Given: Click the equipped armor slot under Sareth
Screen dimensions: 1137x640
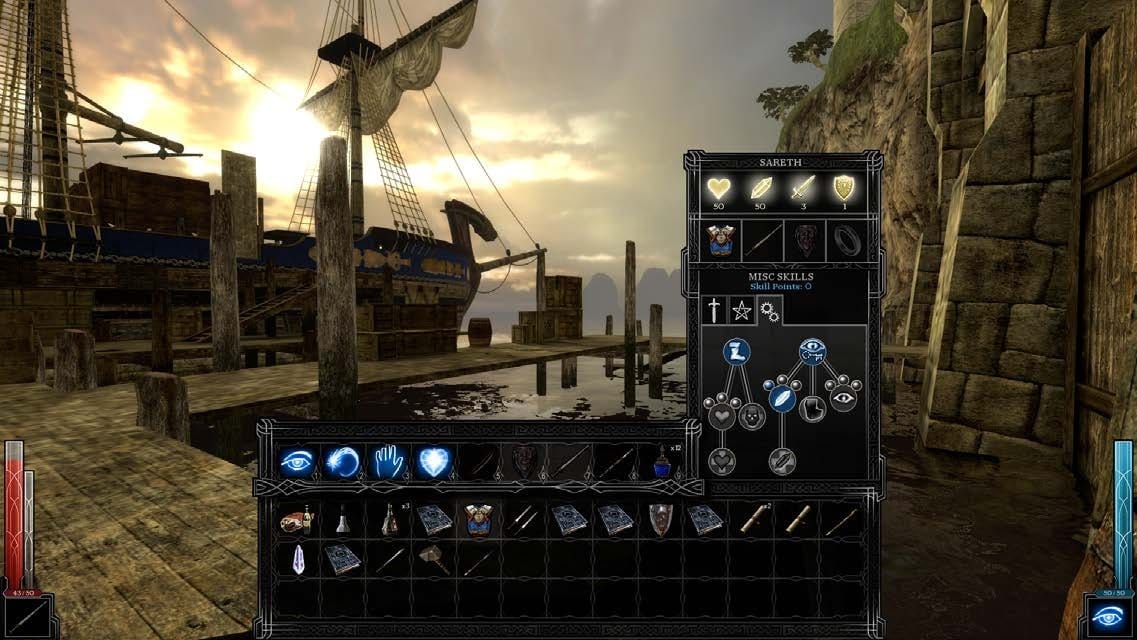Looking at the screenshot, I should coord(717,242).
